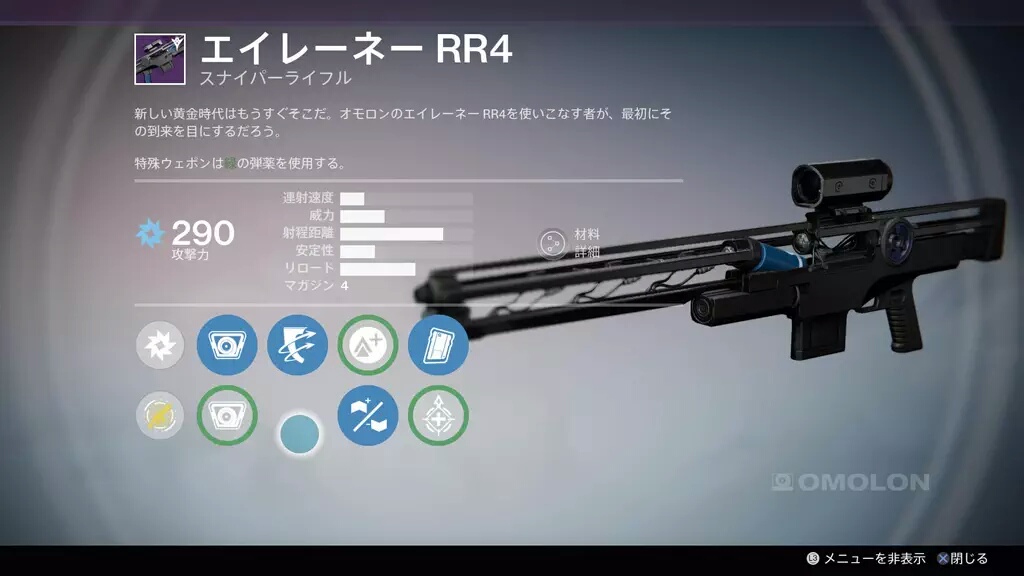Select the green-ringed triangle plus upgrade node
1024x576 pixels.
click(368, 346)
